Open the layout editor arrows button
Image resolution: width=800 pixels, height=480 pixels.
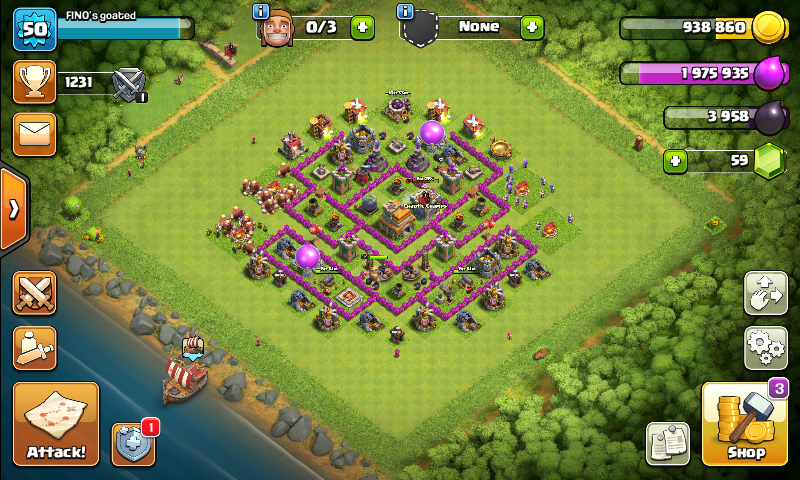(765, 293)
